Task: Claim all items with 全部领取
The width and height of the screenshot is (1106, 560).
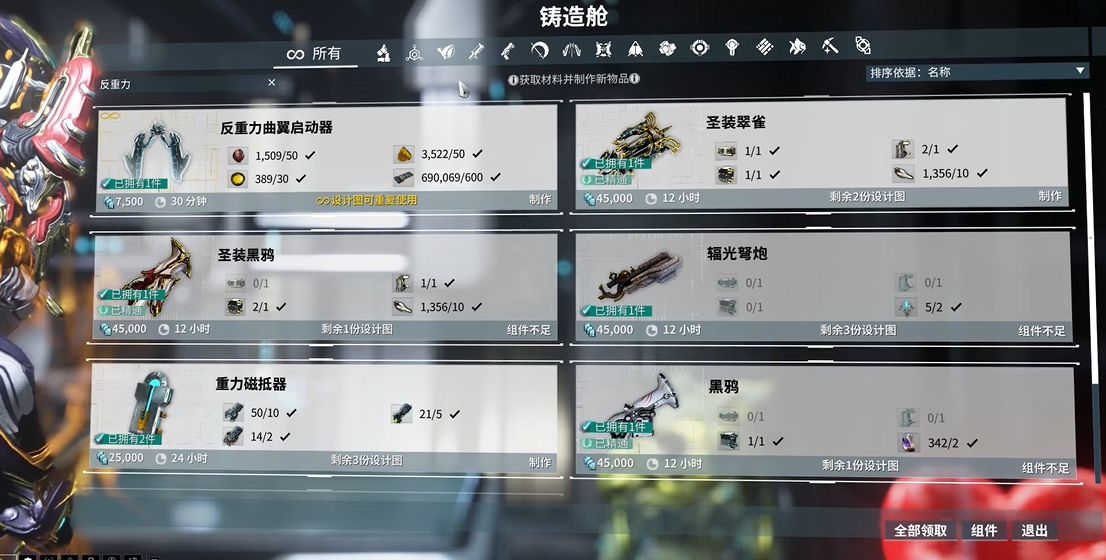Action: coord(920,531)
